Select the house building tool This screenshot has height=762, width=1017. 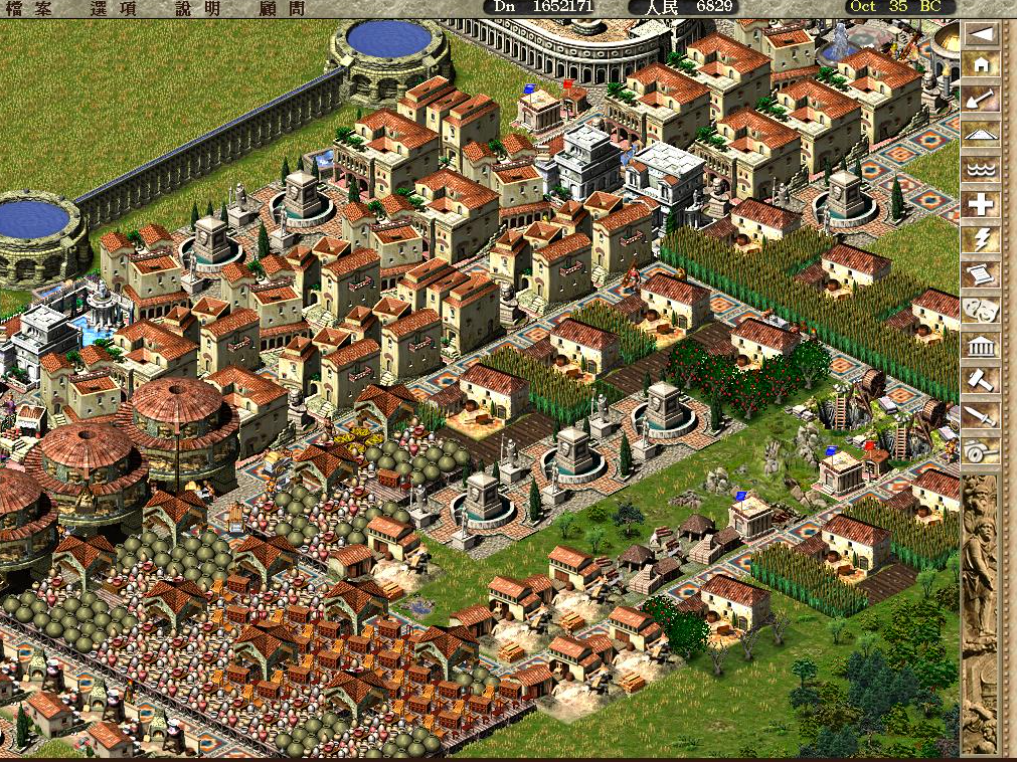pos(981,65)
